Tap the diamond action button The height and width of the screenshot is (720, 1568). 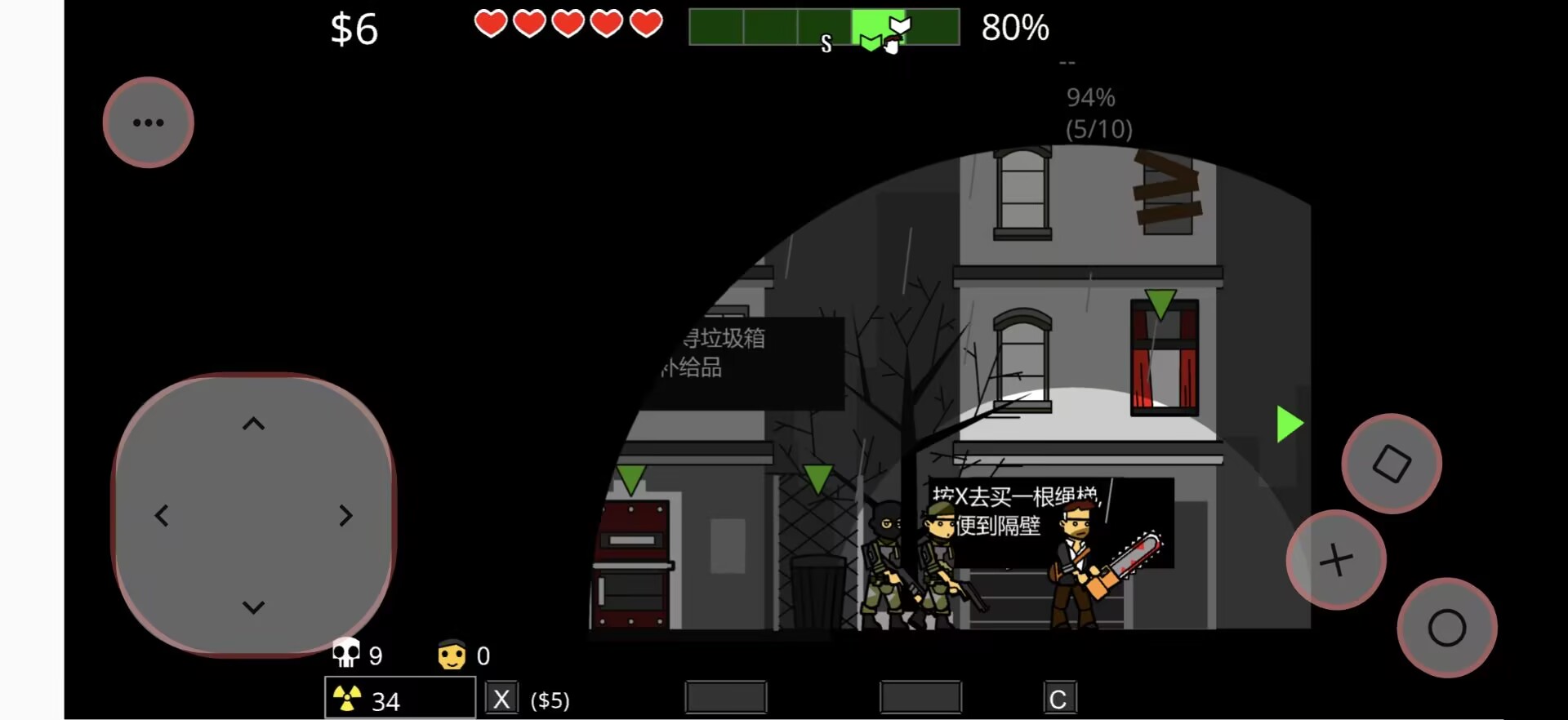click(1392, 464)
